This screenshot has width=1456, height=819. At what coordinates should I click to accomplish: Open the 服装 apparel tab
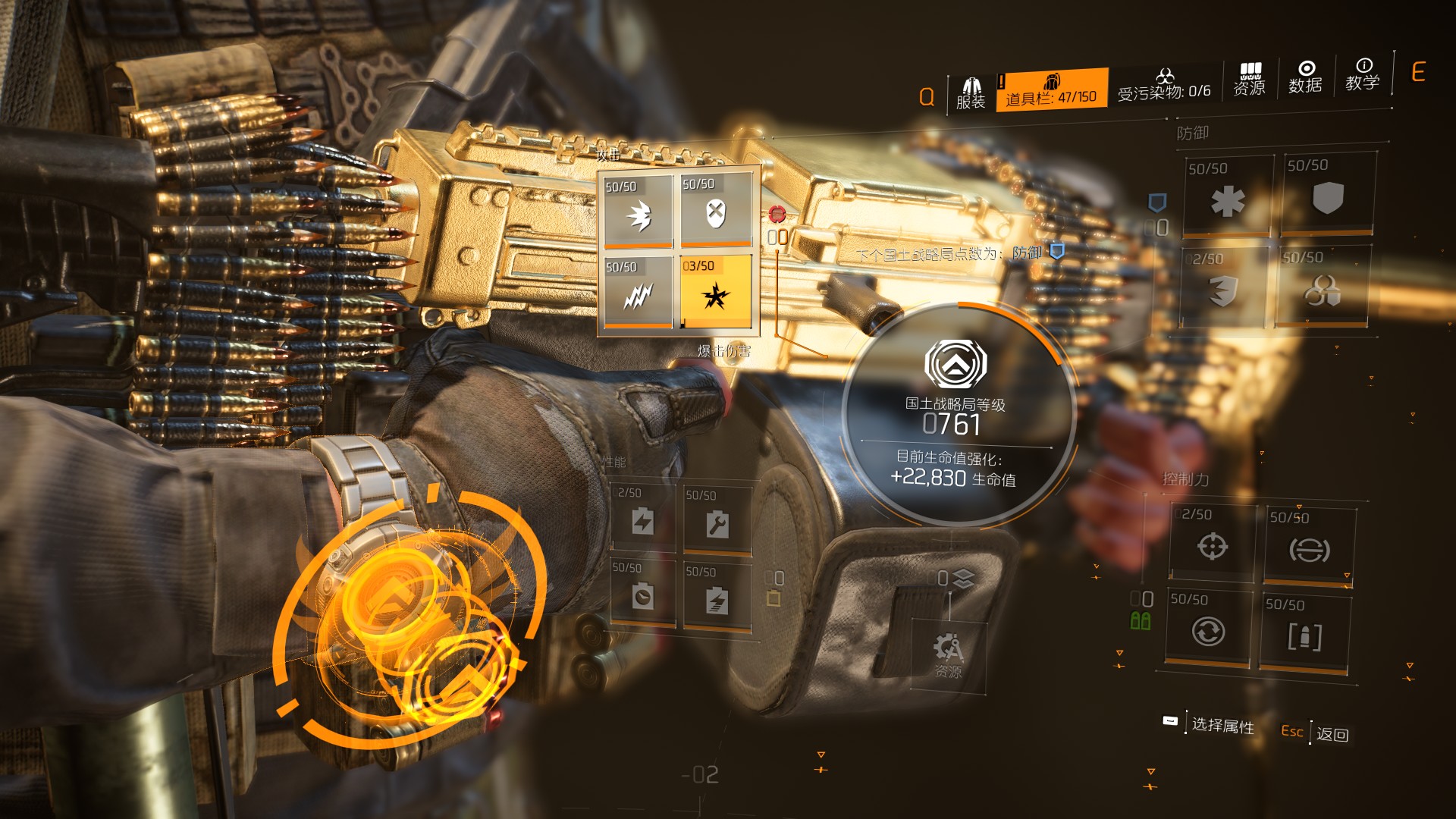971,94
